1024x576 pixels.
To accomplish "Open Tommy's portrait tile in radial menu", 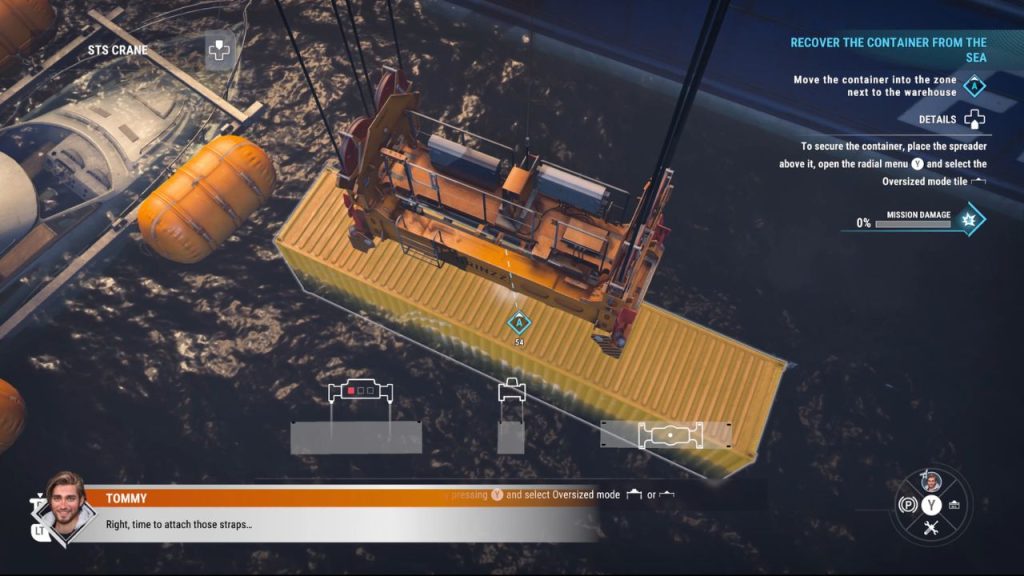I will [931, 481].
